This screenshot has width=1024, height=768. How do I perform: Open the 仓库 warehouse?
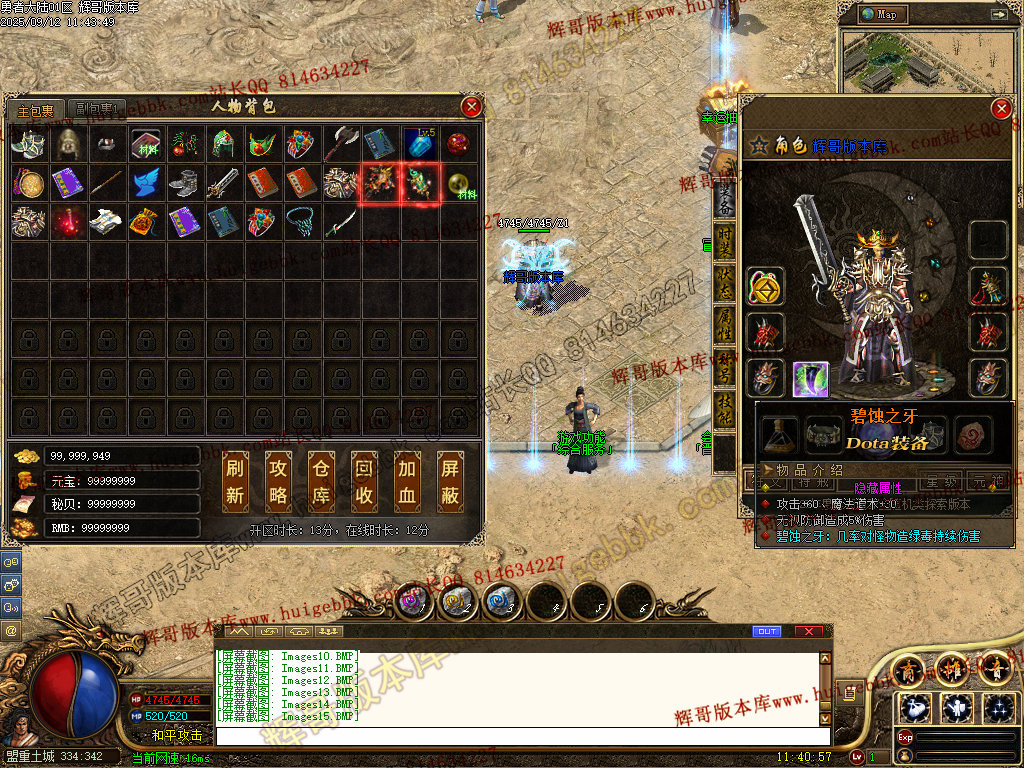click(322, 481)
